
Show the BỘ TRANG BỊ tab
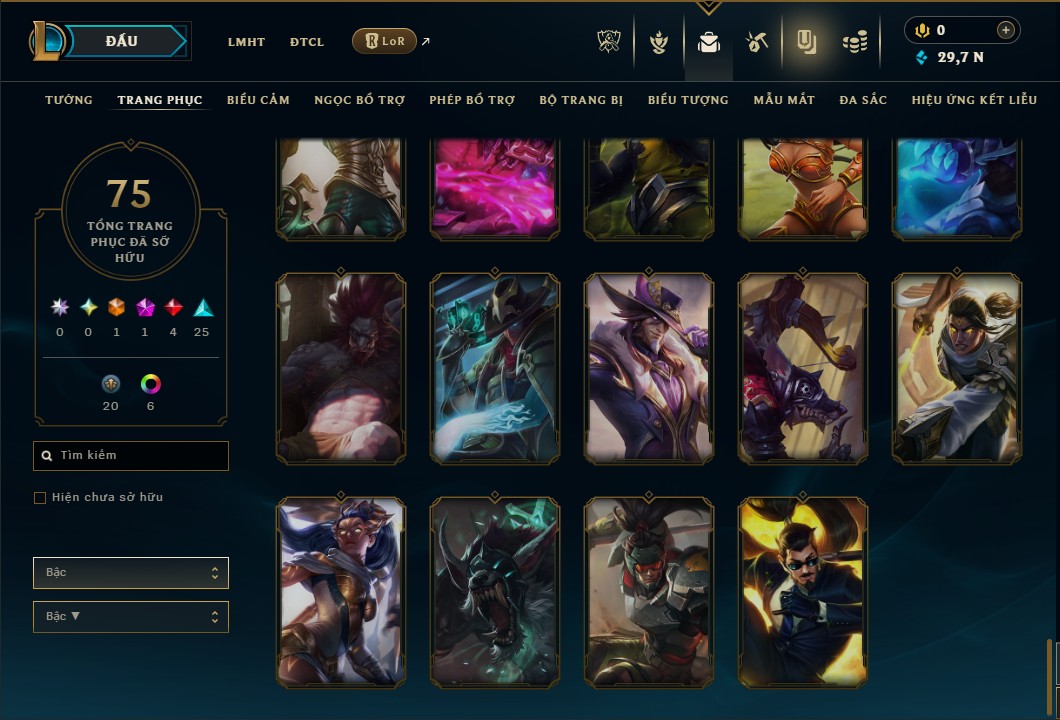[x=581, y=100]
